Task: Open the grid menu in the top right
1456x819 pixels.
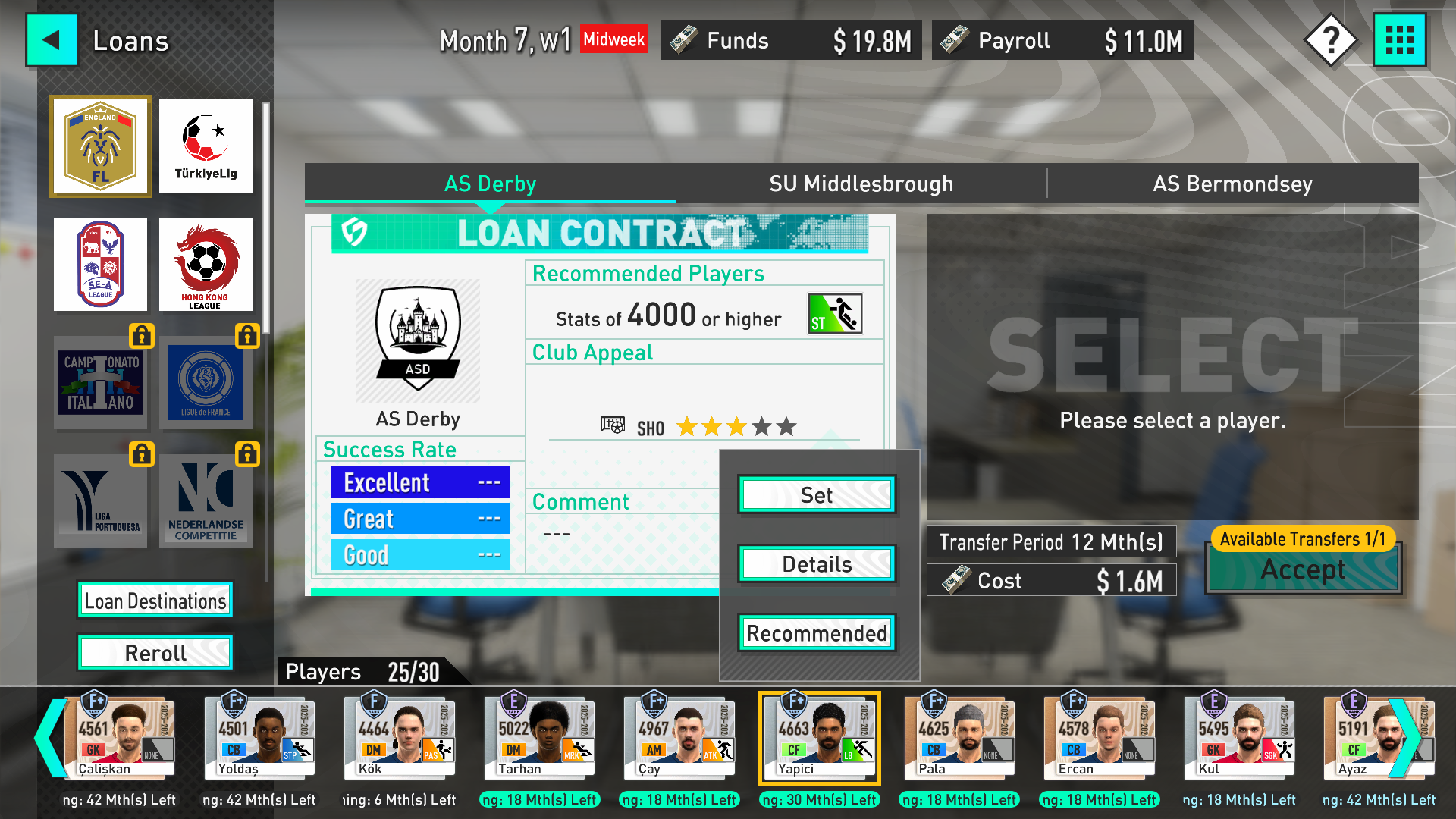Action: (x=1400, y=39)
